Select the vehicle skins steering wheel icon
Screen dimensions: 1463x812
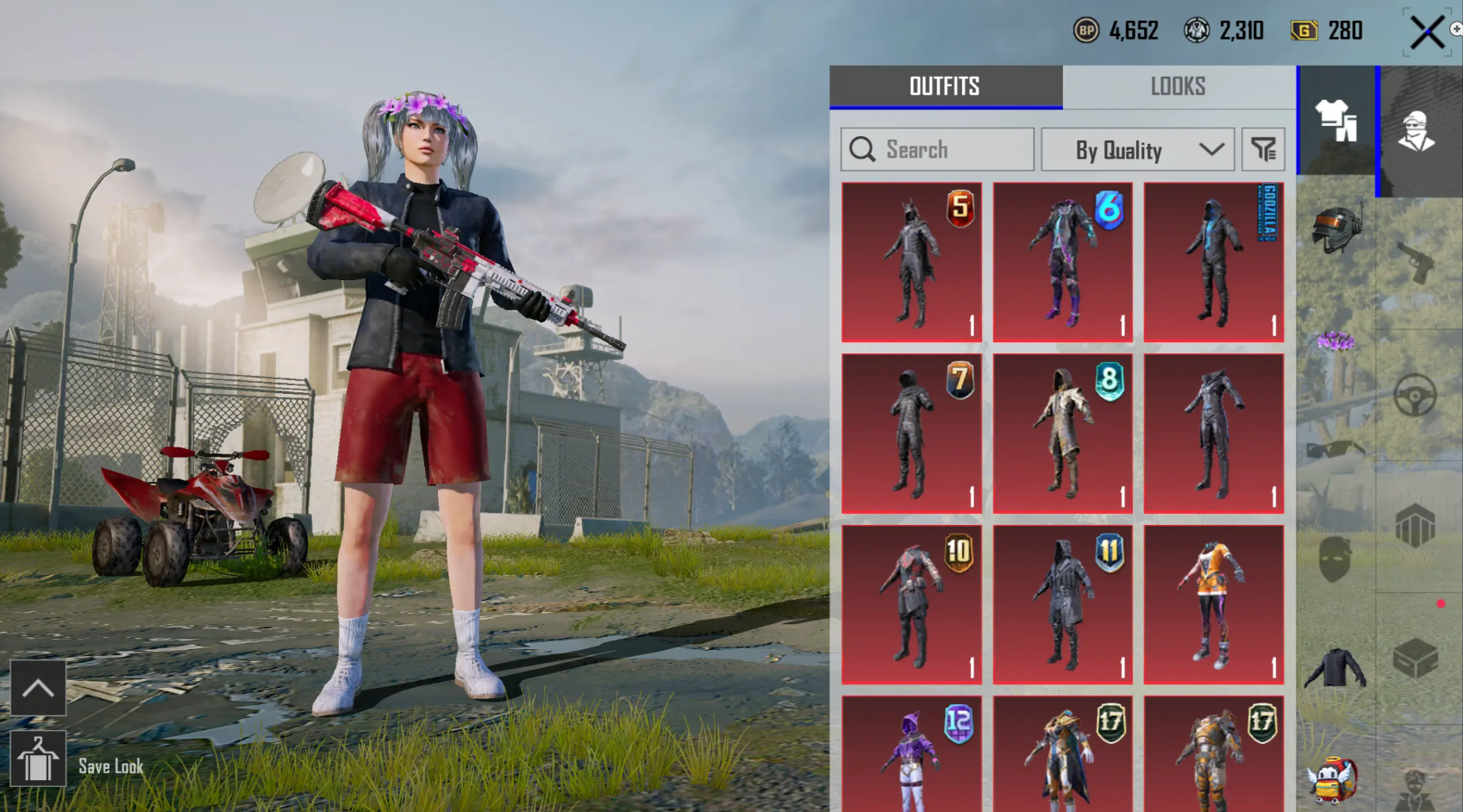click(x=1416, y=395)
